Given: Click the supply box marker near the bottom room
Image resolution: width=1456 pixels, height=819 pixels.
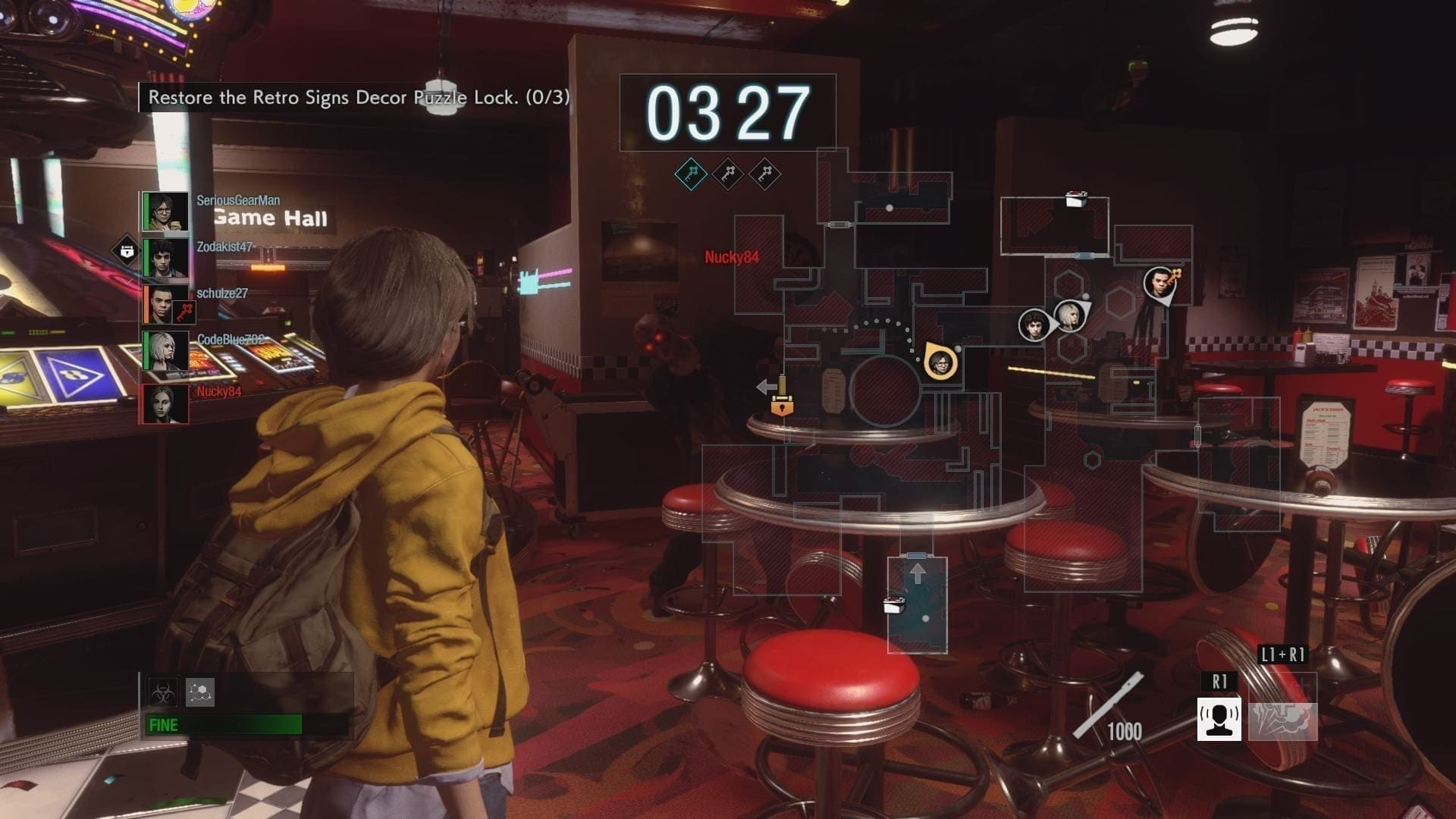Looking at the screenshot, I should tap(895, 604).
